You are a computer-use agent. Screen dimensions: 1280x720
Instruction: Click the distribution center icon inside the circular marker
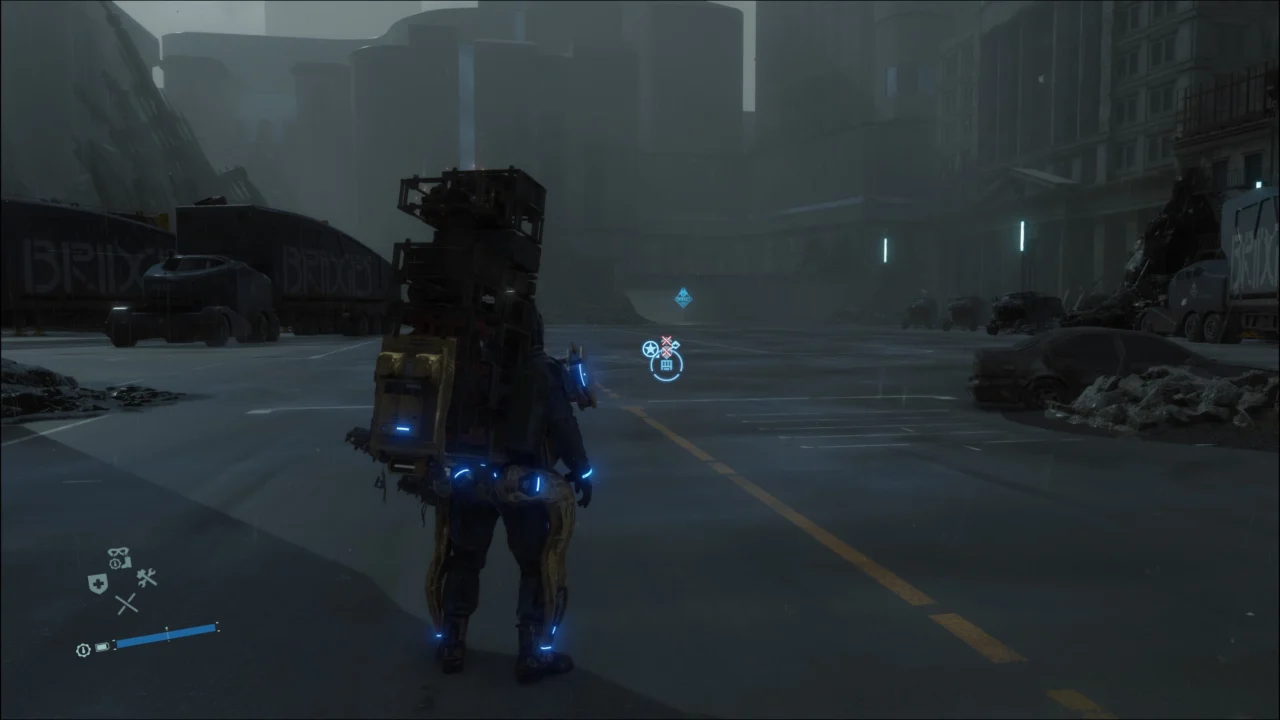pos(666,365)
